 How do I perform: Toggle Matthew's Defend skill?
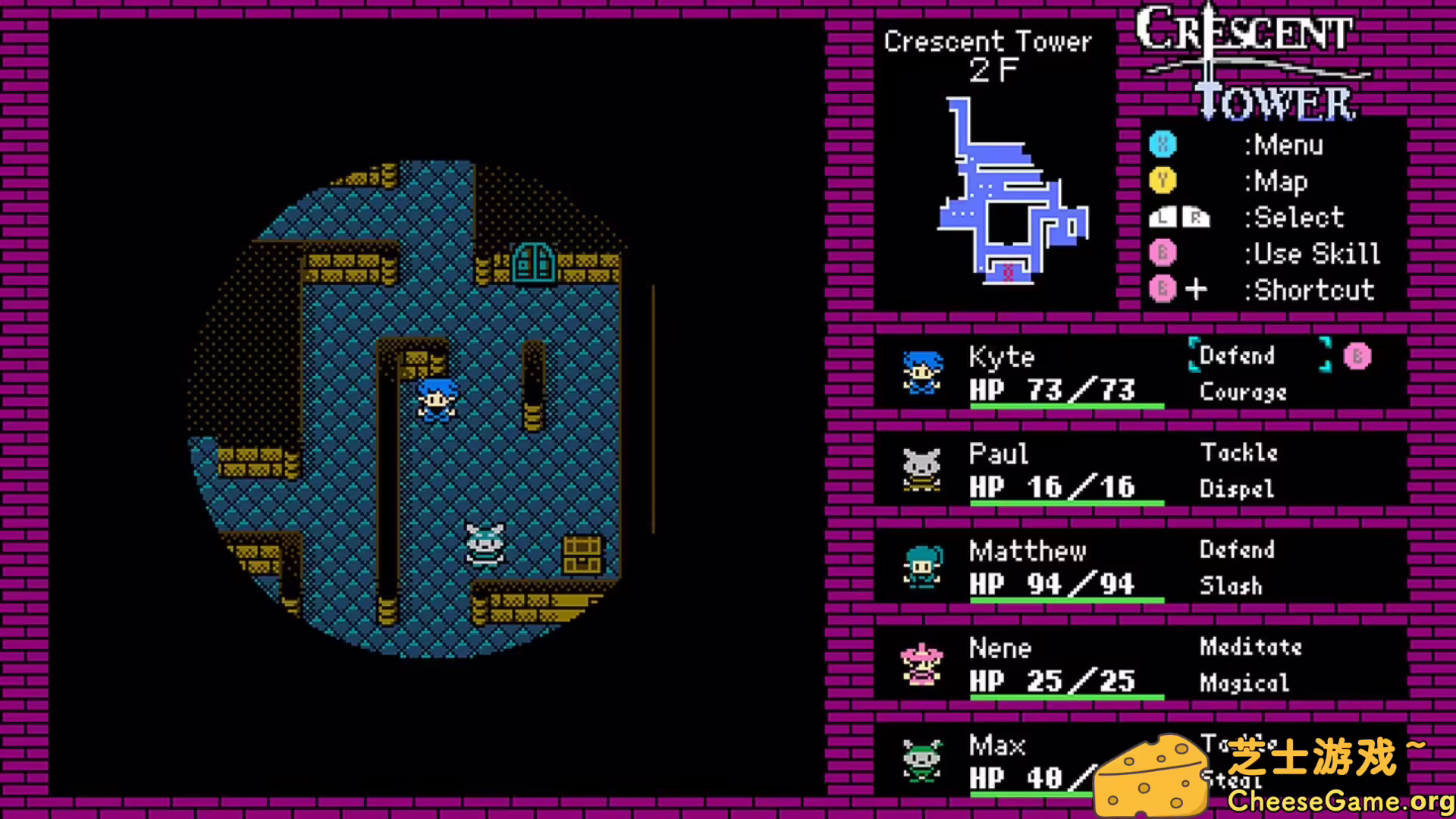click(x=1238, y=550)
